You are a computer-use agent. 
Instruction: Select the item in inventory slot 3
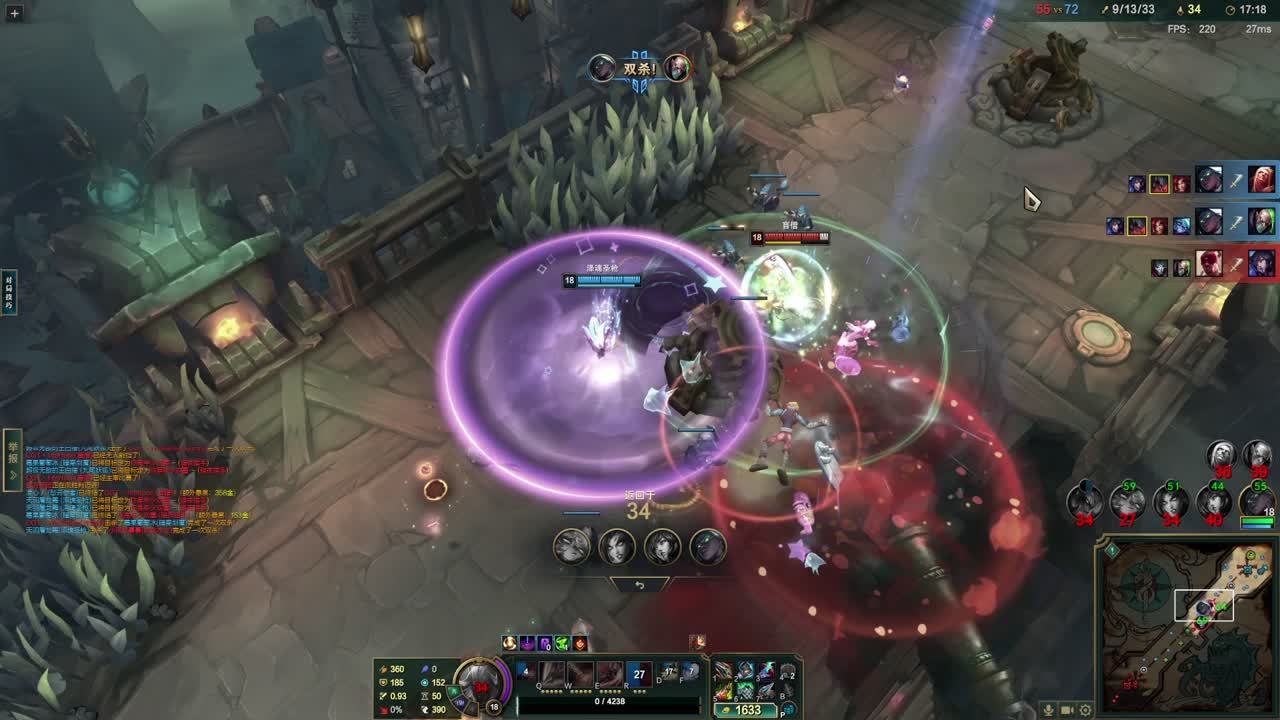pos(766,670)
